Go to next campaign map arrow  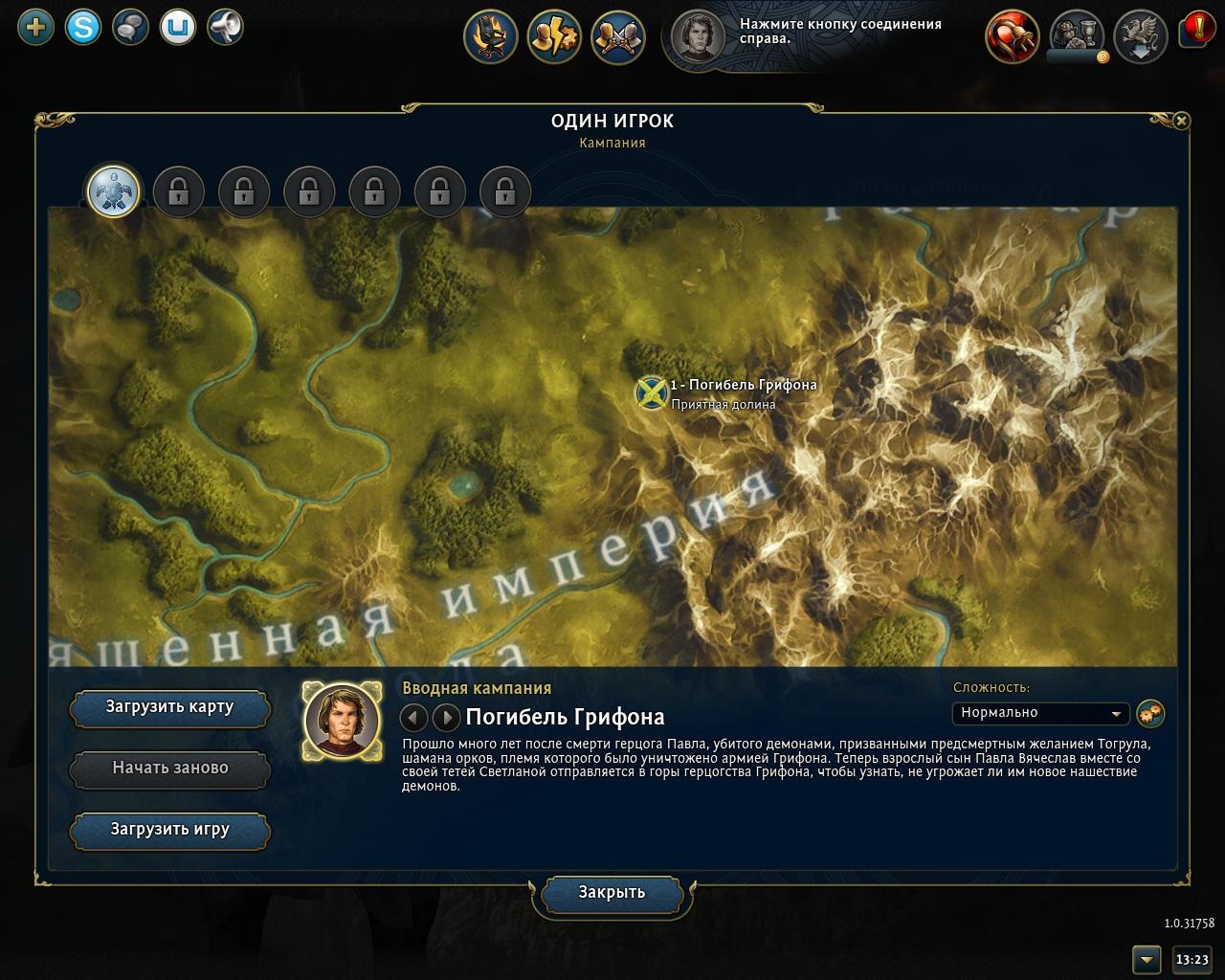coord(446,717)
